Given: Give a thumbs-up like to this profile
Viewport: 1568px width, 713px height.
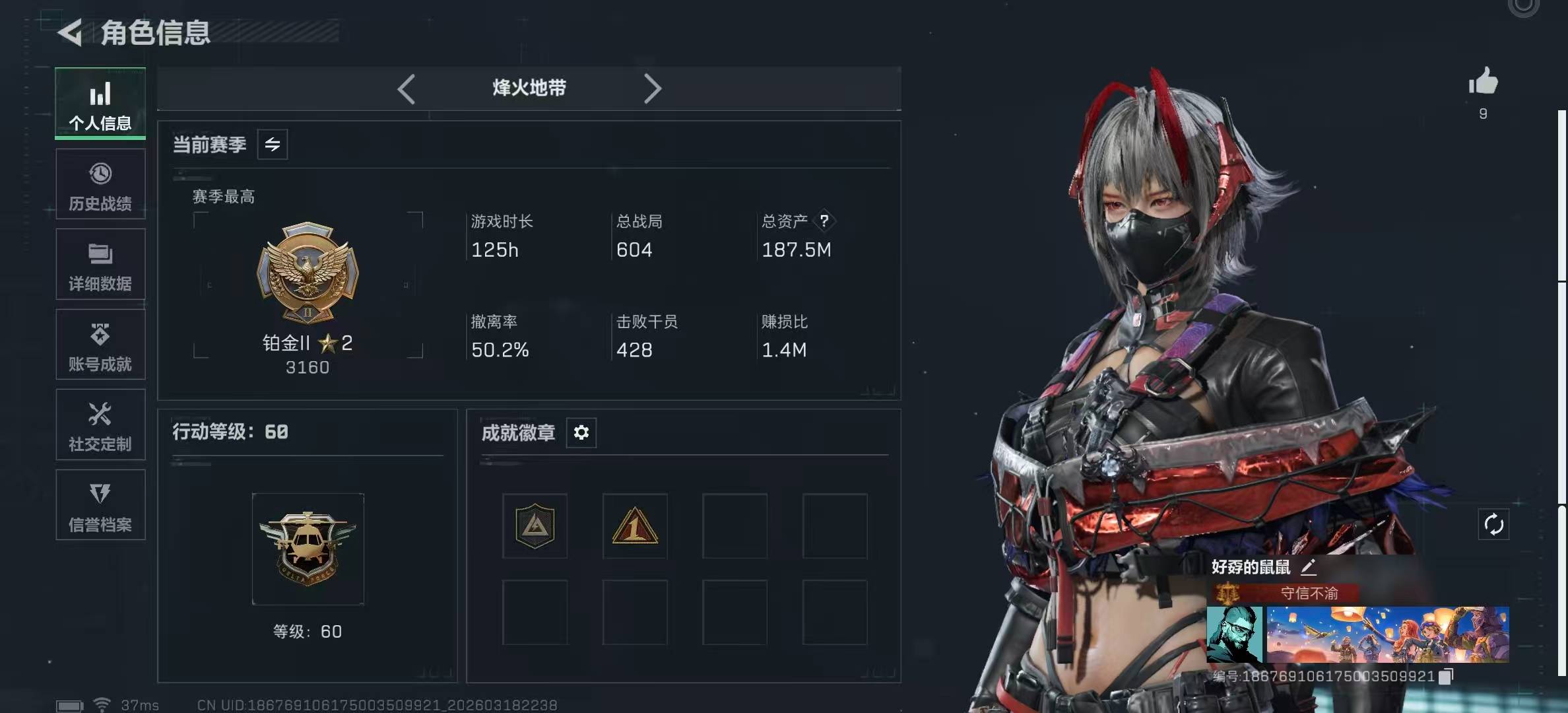Looking at the screenshot, I should click(1483, 83).
